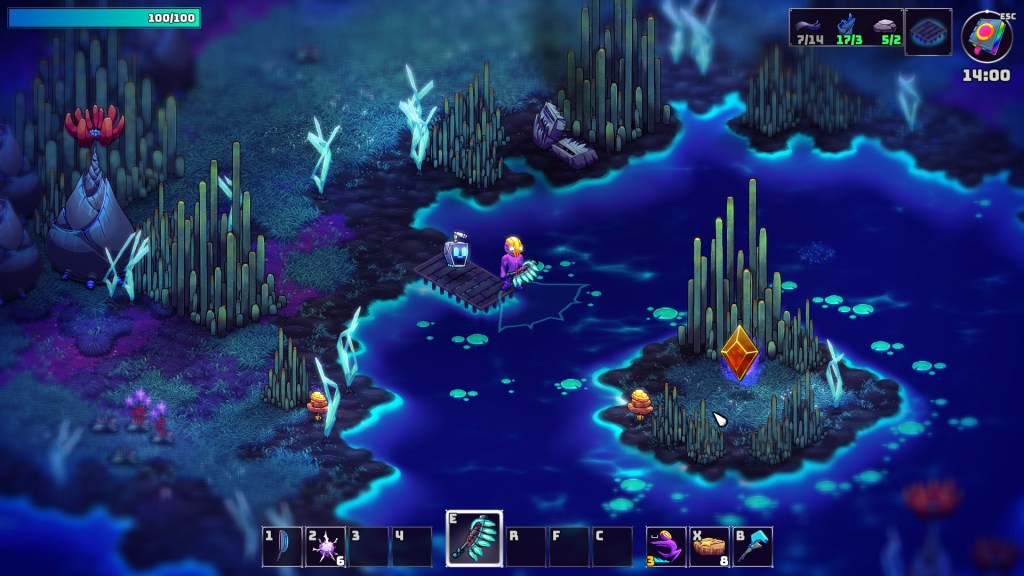Choose the spiky purple orb in slot 2
This screenshot has width=1024, height=576.
coord(326,547)
